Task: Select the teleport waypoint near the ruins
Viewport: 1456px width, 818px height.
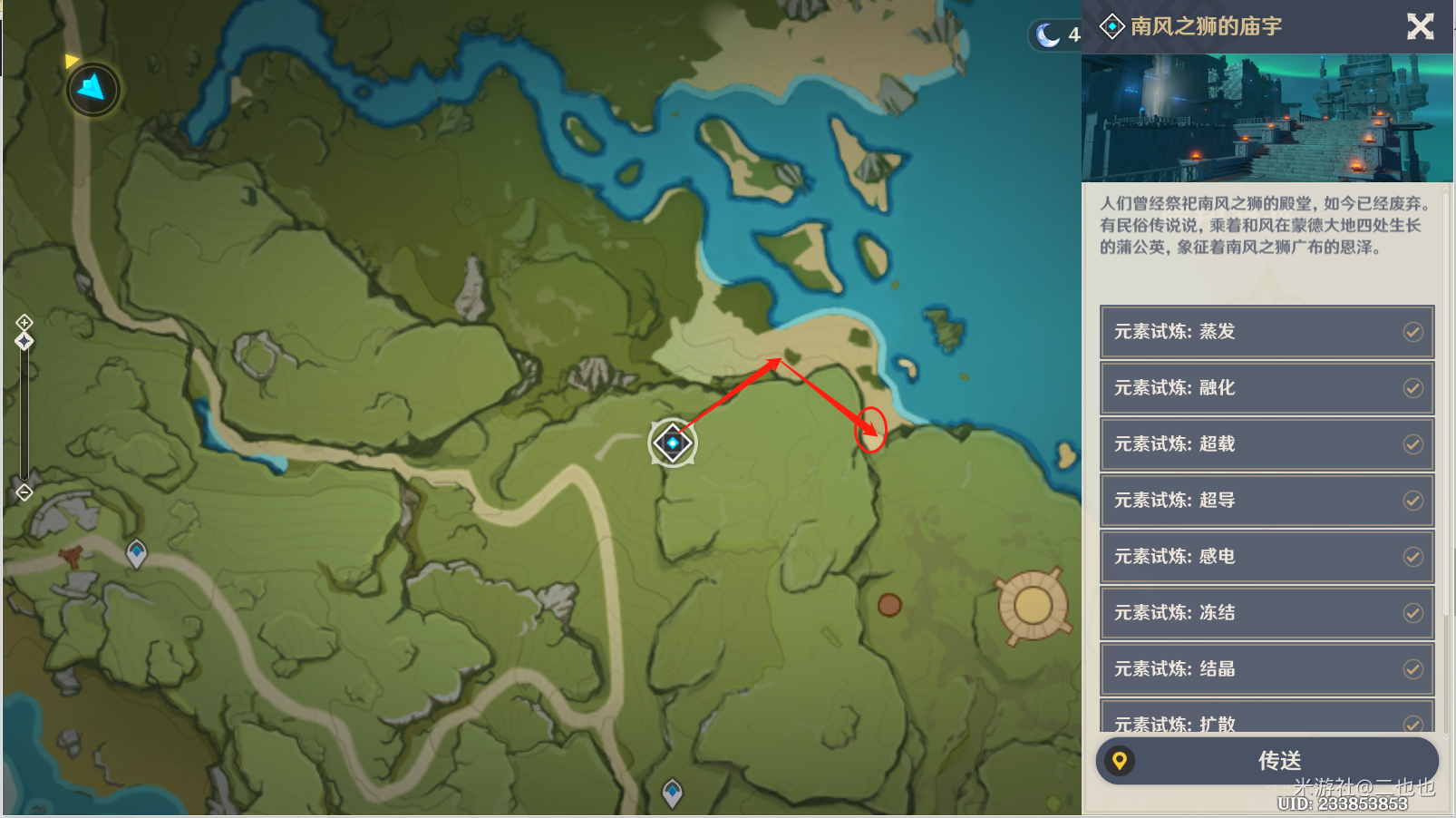Action: point(136,551)
